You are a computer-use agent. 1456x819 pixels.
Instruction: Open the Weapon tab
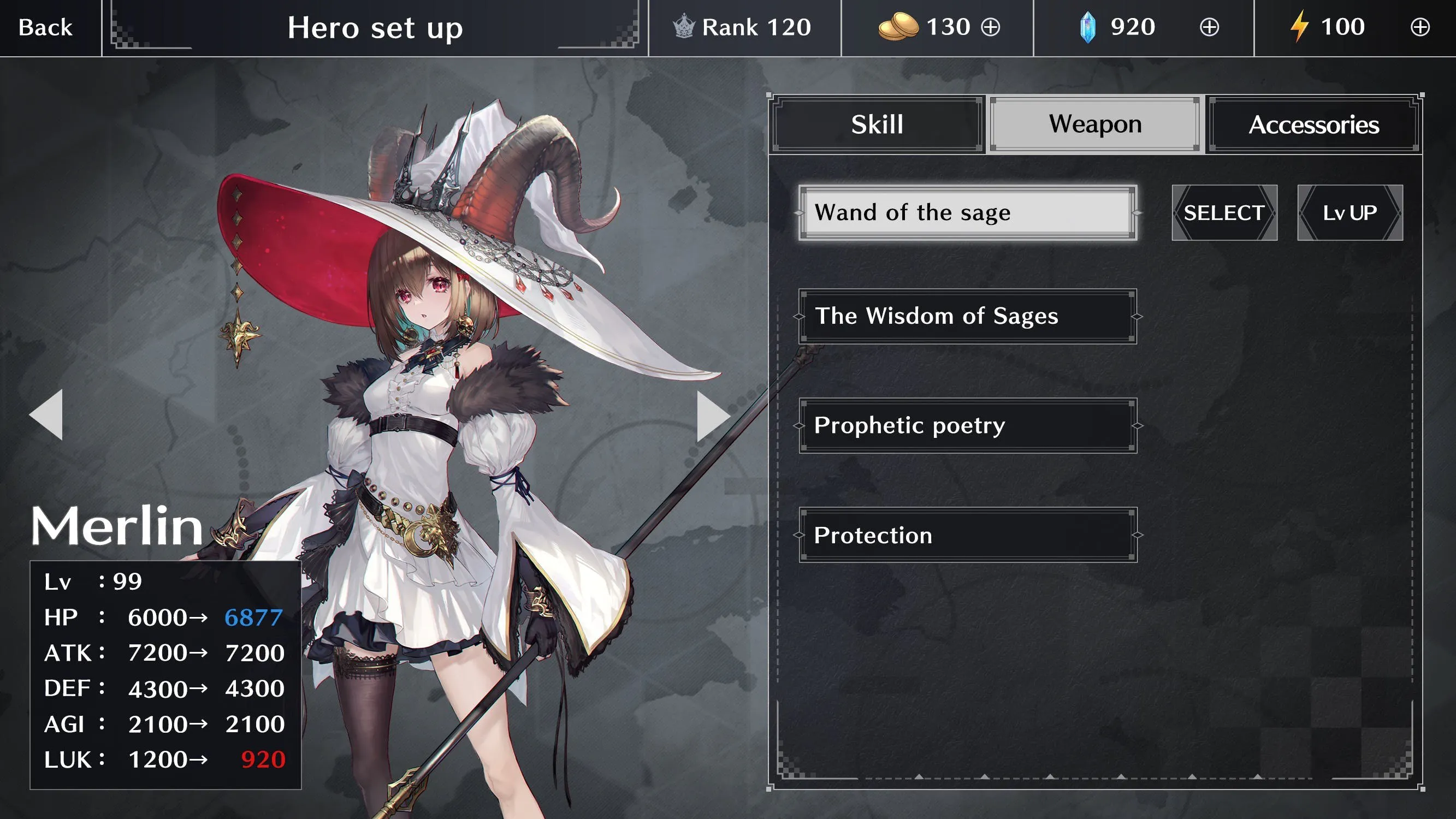click(x=1095, y=124)
